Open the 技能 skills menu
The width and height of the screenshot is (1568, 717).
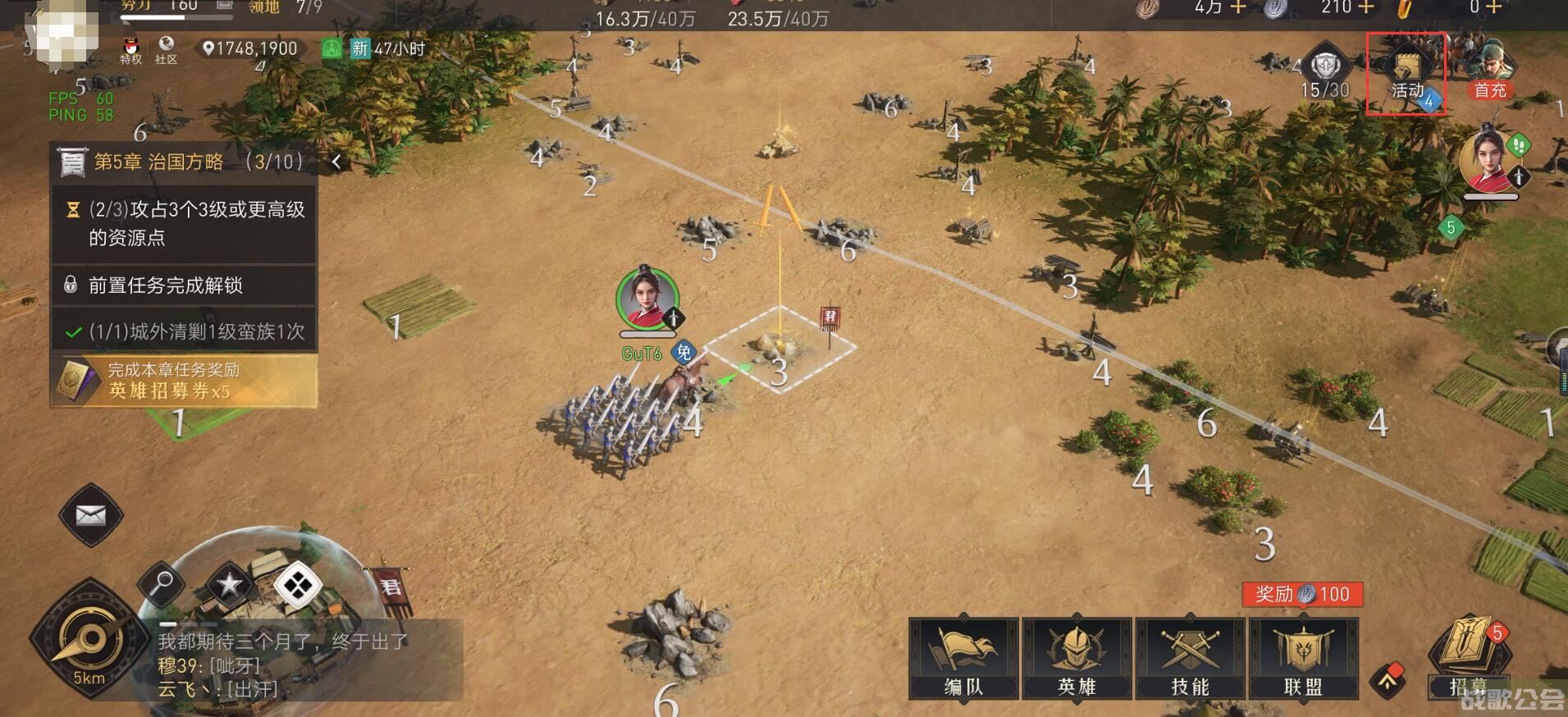pos(1190,658)
